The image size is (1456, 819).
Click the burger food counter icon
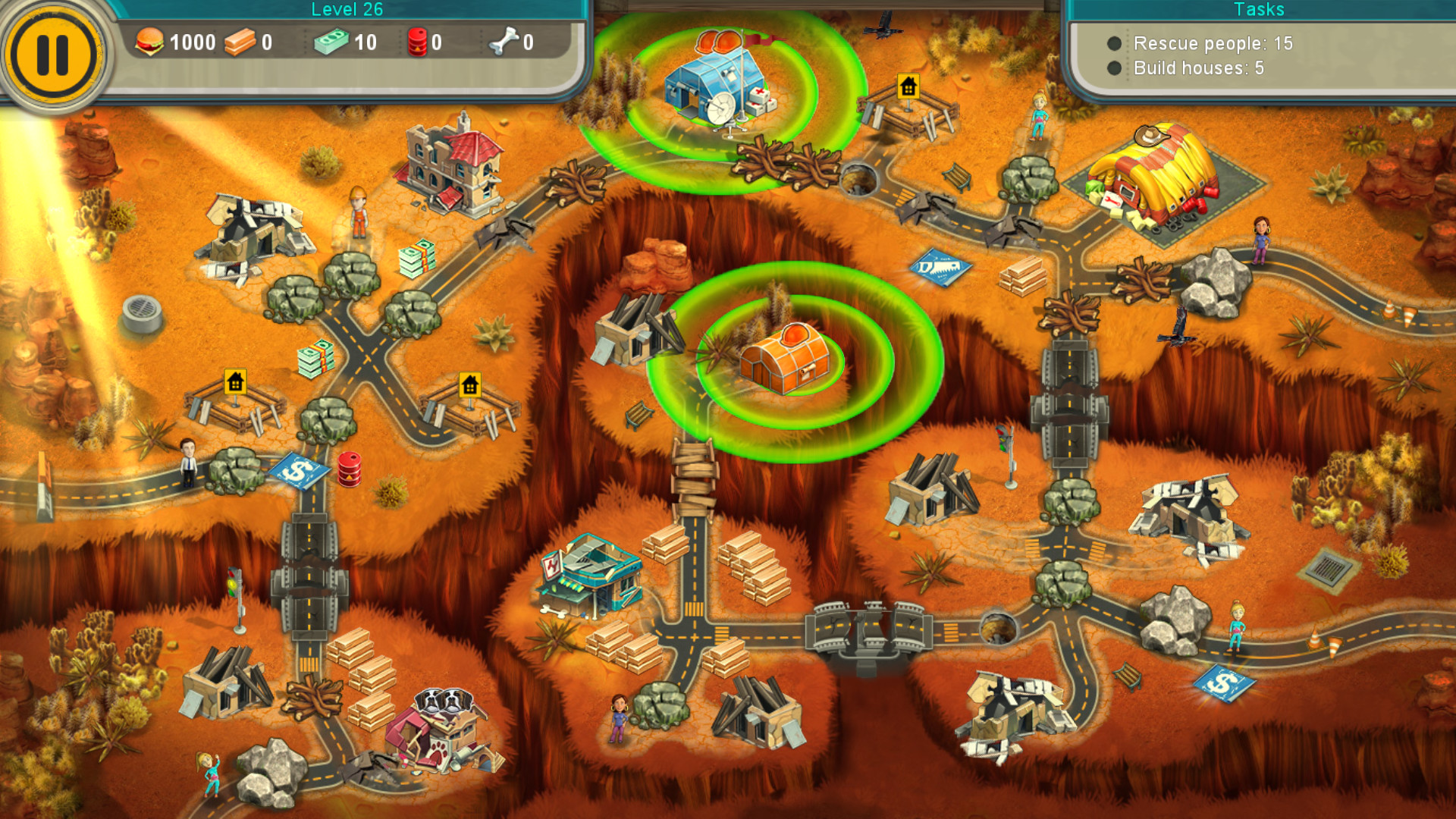149,42
